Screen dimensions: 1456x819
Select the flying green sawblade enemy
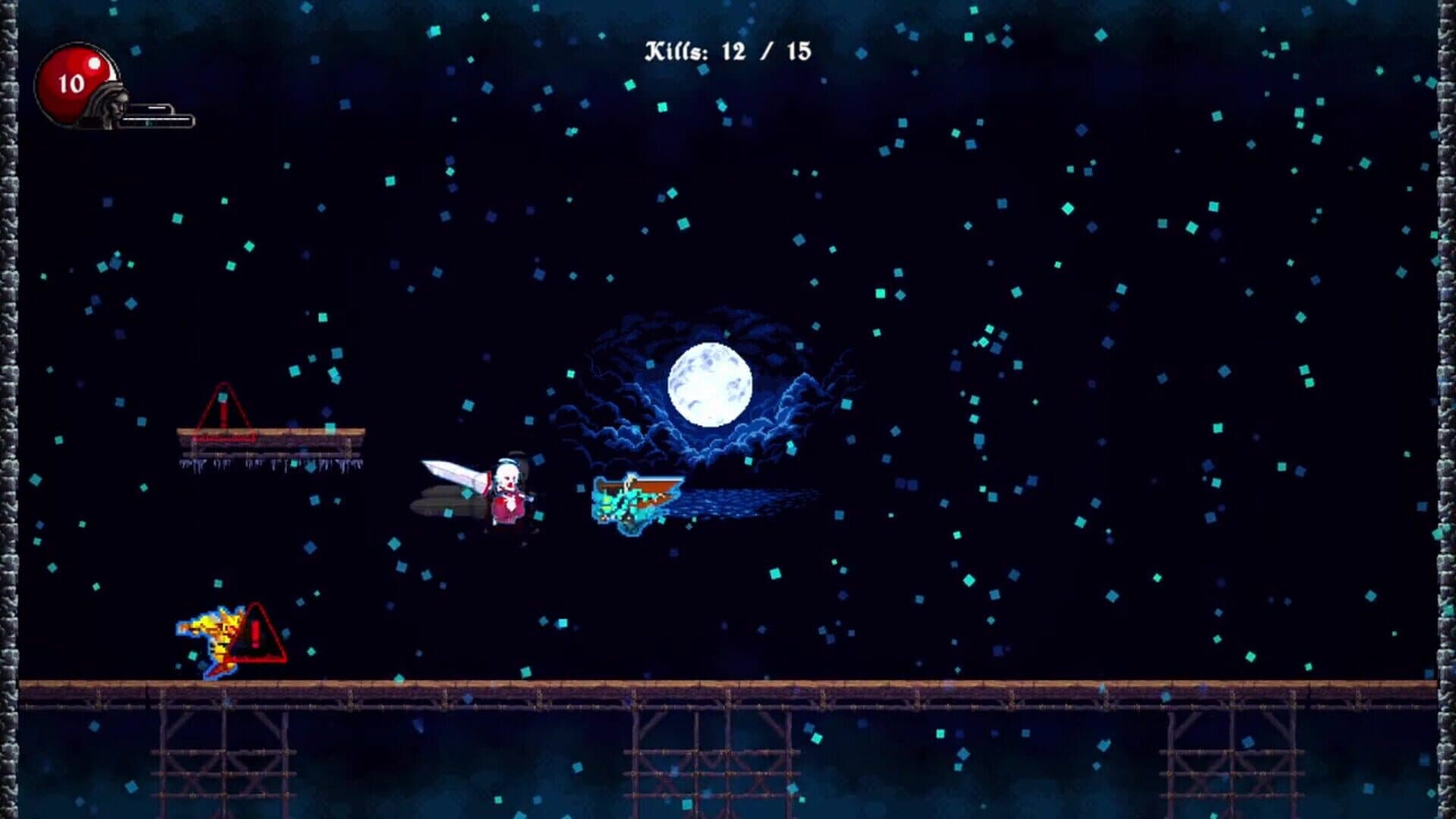[633, 500]
